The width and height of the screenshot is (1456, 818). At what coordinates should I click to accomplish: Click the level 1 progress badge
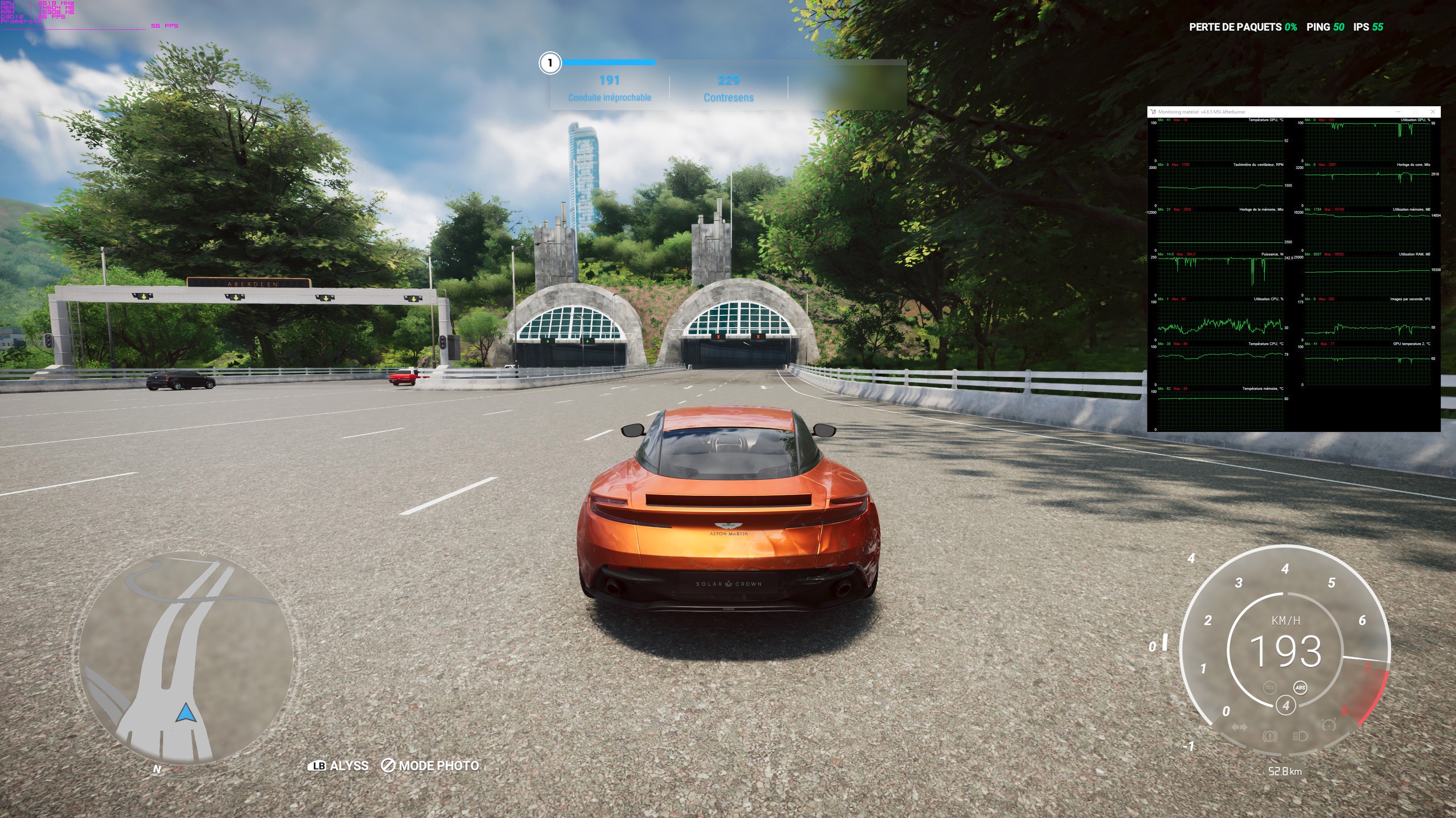pos(550,63)
